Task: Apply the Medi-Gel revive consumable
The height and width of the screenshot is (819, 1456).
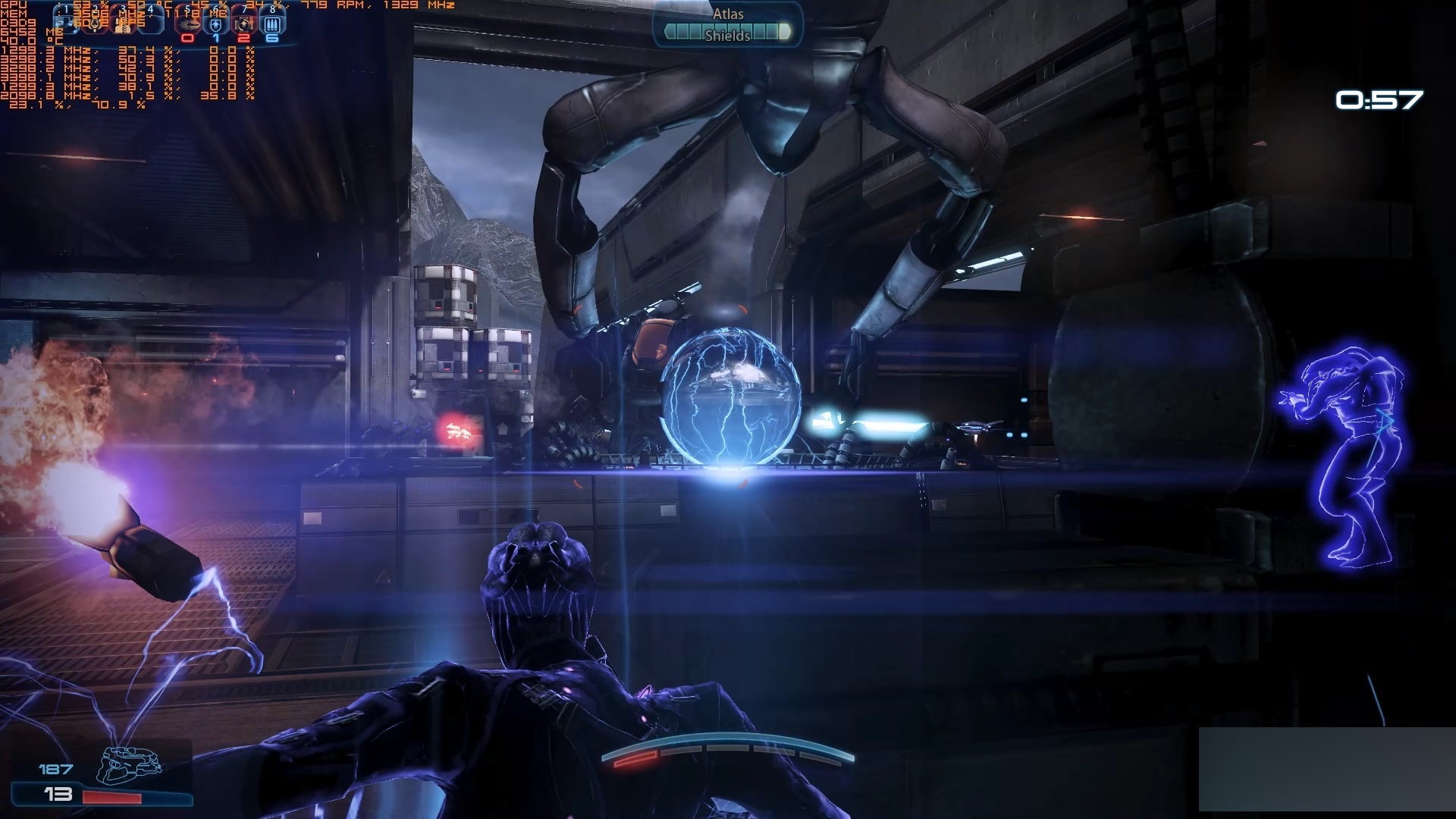Action: [x=244, y=24]
